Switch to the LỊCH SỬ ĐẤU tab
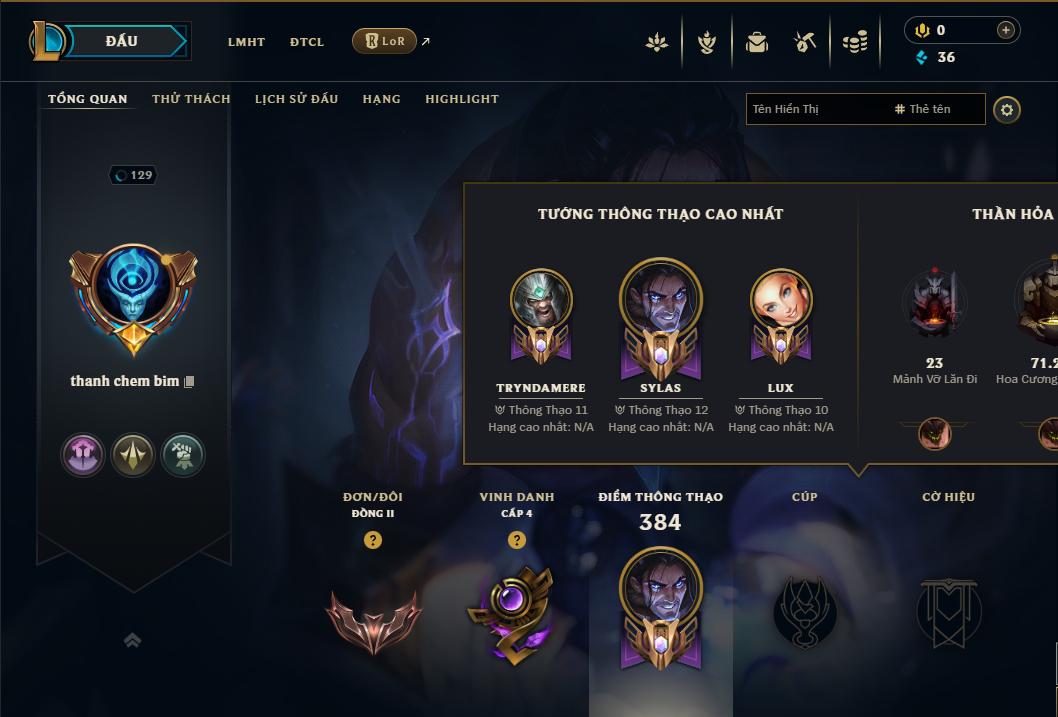Image resolution: width=1058 pixels, height=717 pixels. click(296, 99)
